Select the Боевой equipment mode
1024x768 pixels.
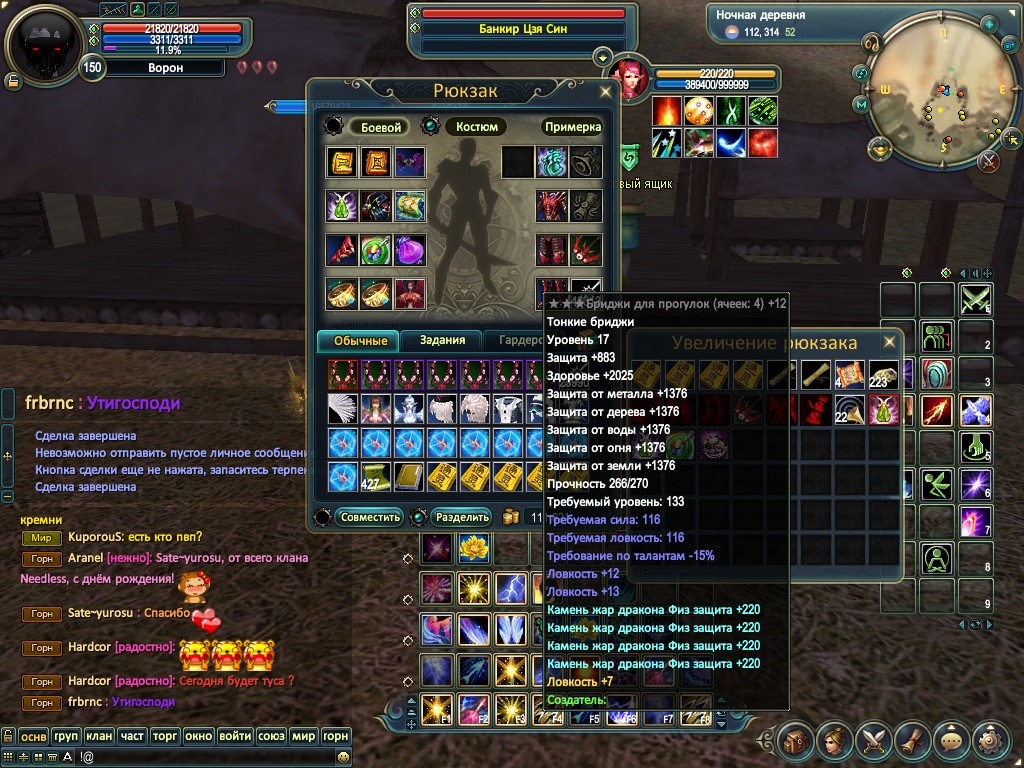pos(381,127)
